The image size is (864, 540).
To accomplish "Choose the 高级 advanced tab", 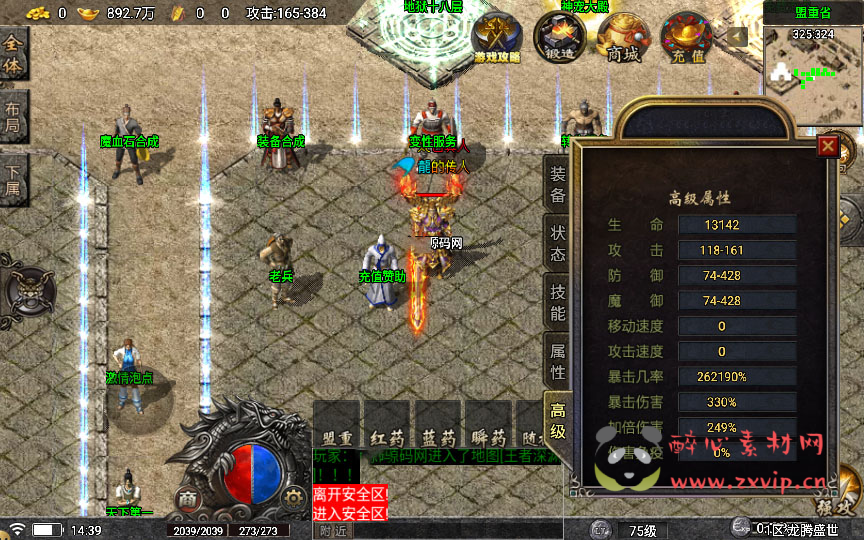I will coord(557,420).
